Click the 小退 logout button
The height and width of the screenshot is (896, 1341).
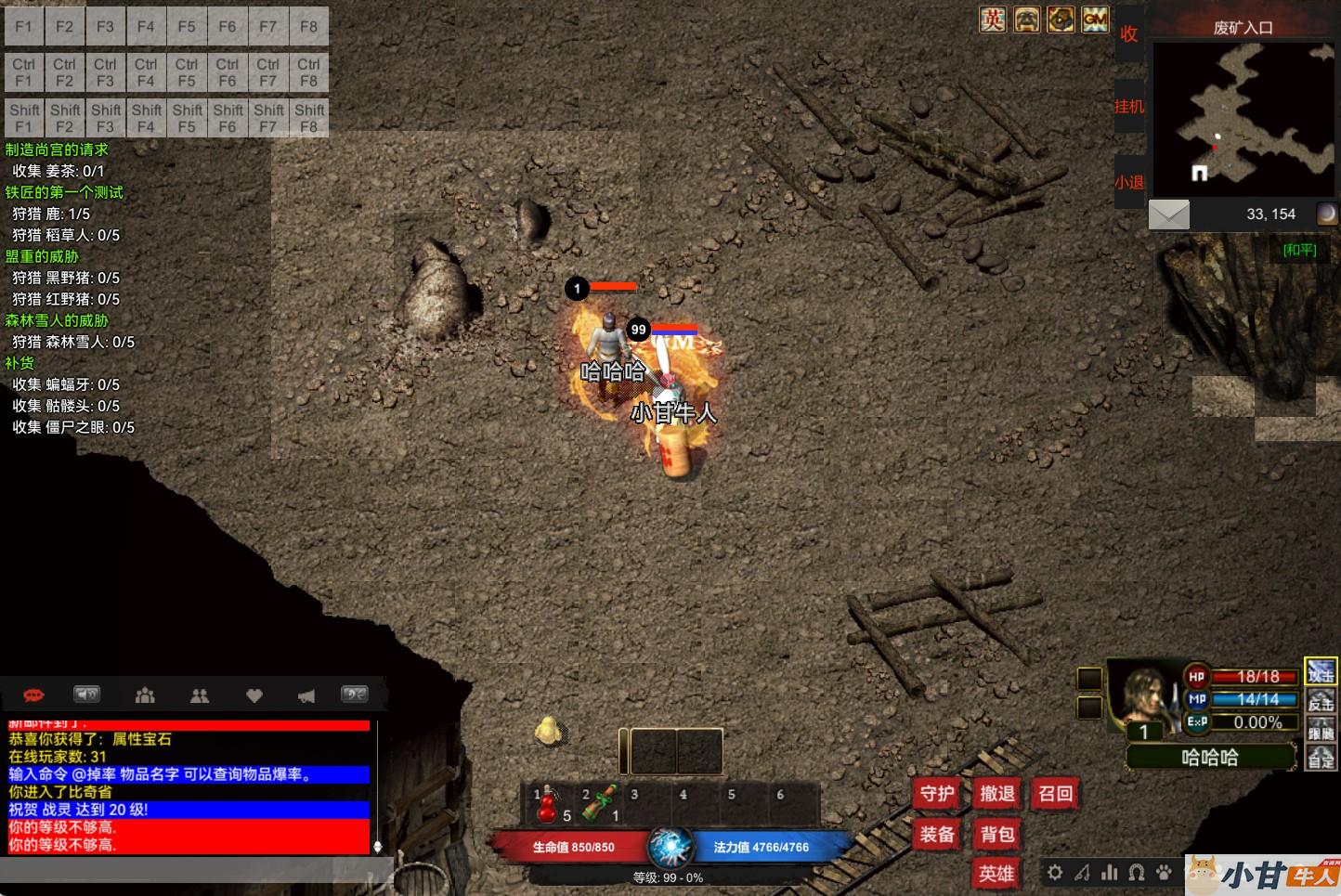click(1128, 182)
